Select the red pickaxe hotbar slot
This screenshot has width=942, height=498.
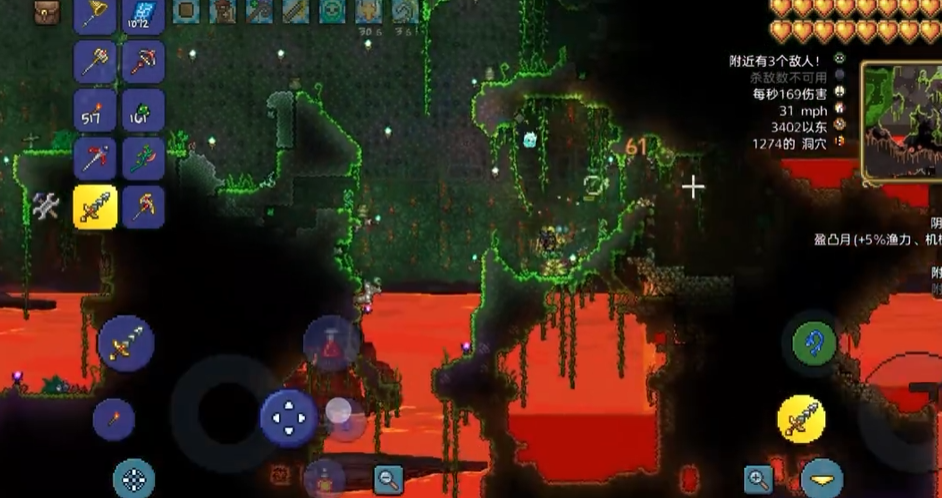click(x=96, y=158)
